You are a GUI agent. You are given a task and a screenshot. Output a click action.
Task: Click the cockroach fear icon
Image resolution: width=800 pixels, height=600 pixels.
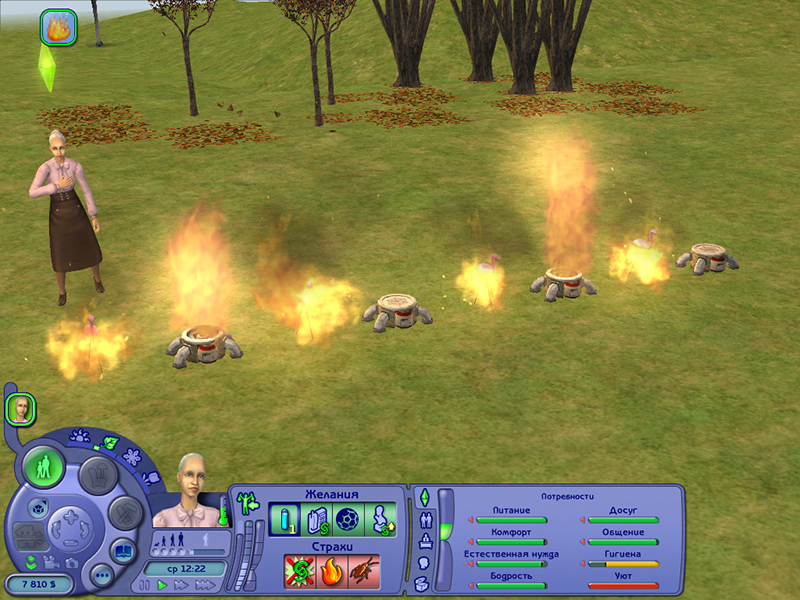363,571
